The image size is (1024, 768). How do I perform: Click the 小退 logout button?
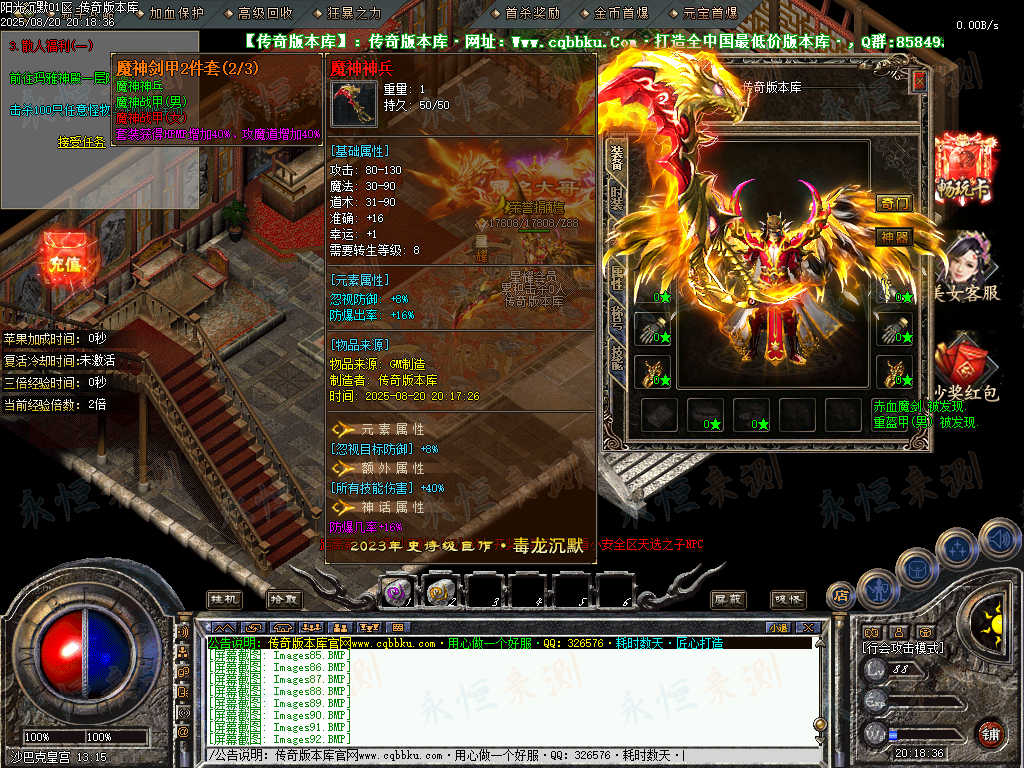(779, 627)
